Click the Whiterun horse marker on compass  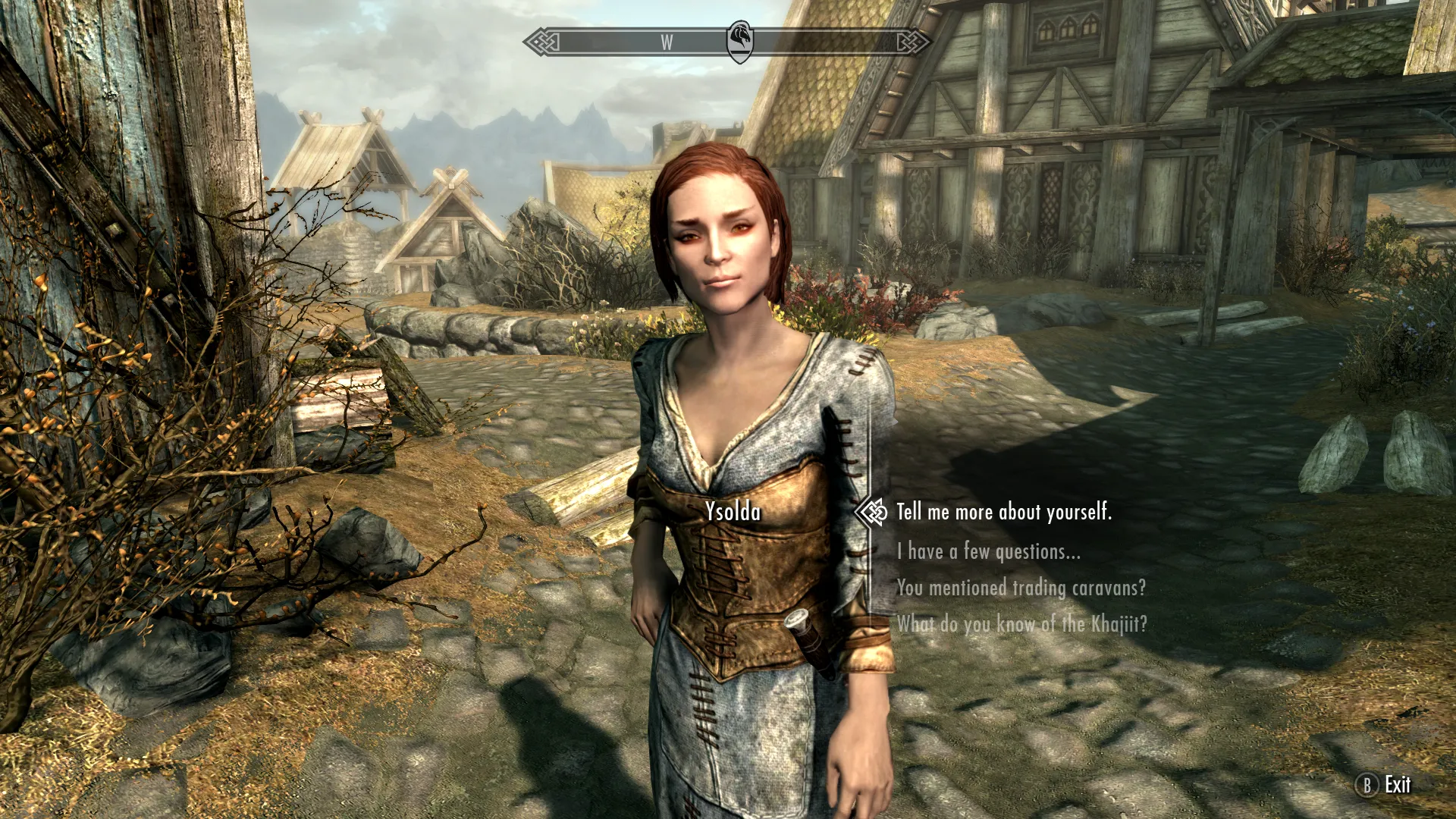(739, 40)
